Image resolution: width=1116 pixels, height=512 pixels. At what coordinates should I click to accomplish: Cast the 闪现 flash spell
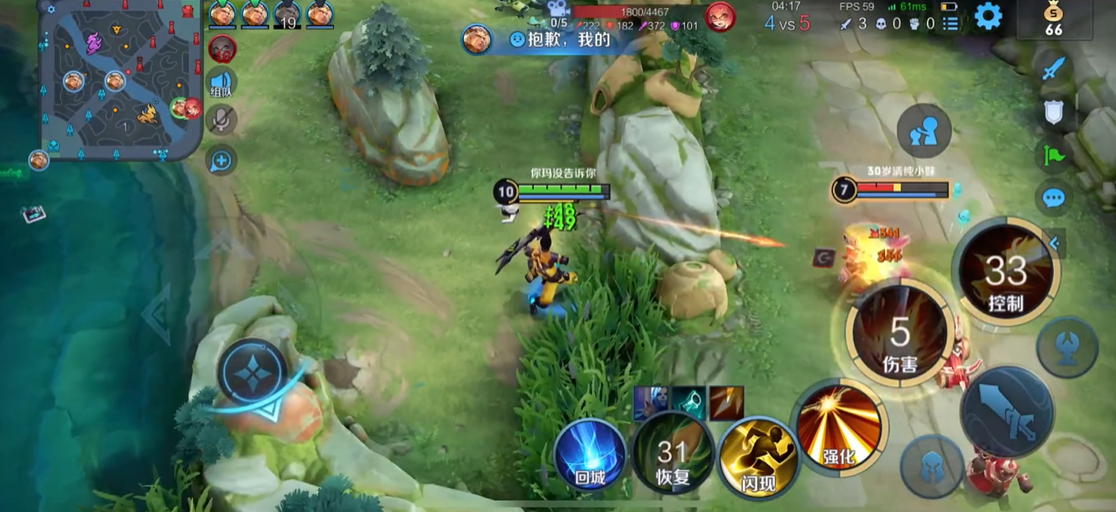pyautogui.click(x=757, y=456)
